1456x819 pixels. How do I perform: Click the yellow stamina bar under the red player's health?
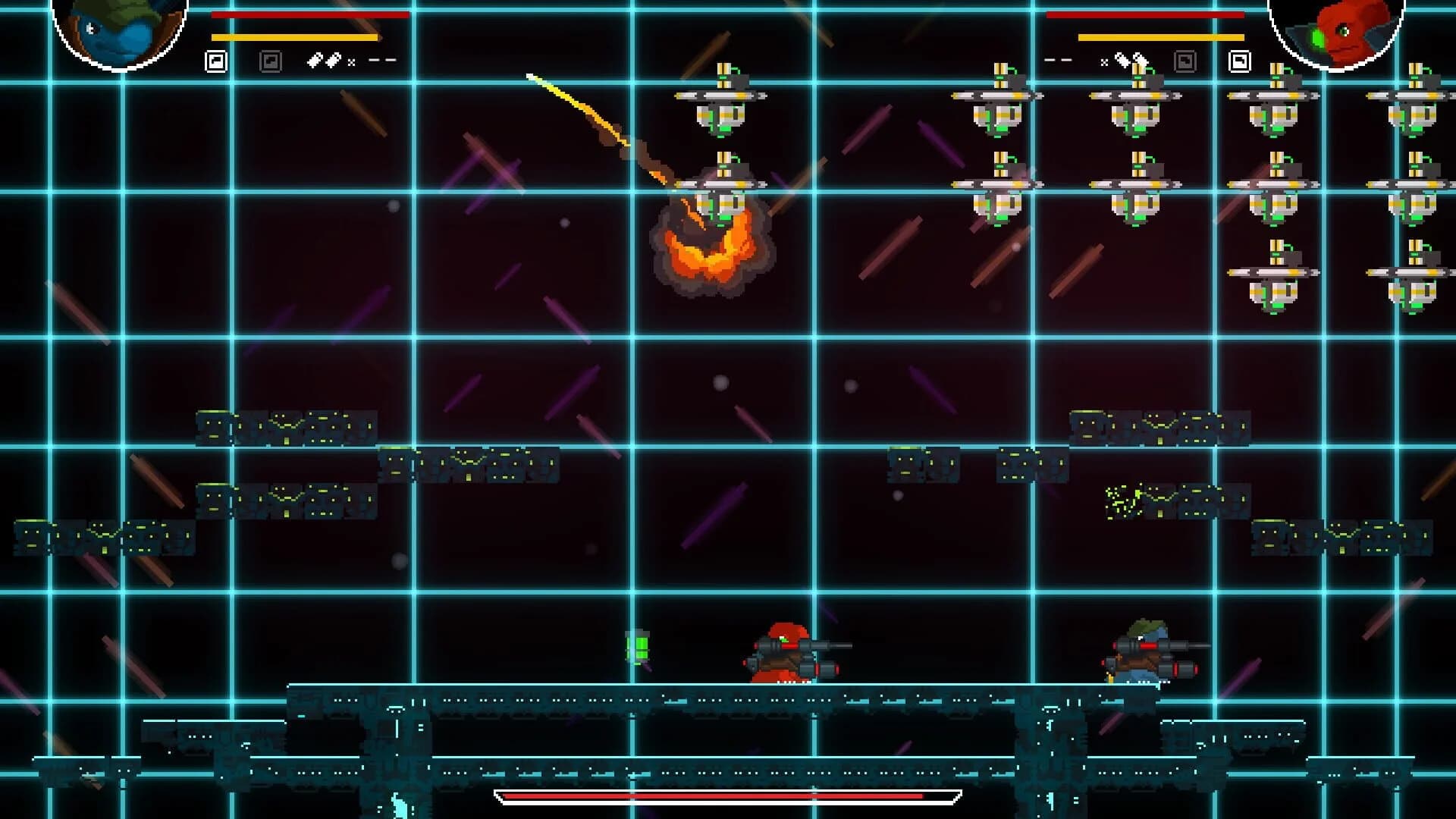tap(1160, 36)
